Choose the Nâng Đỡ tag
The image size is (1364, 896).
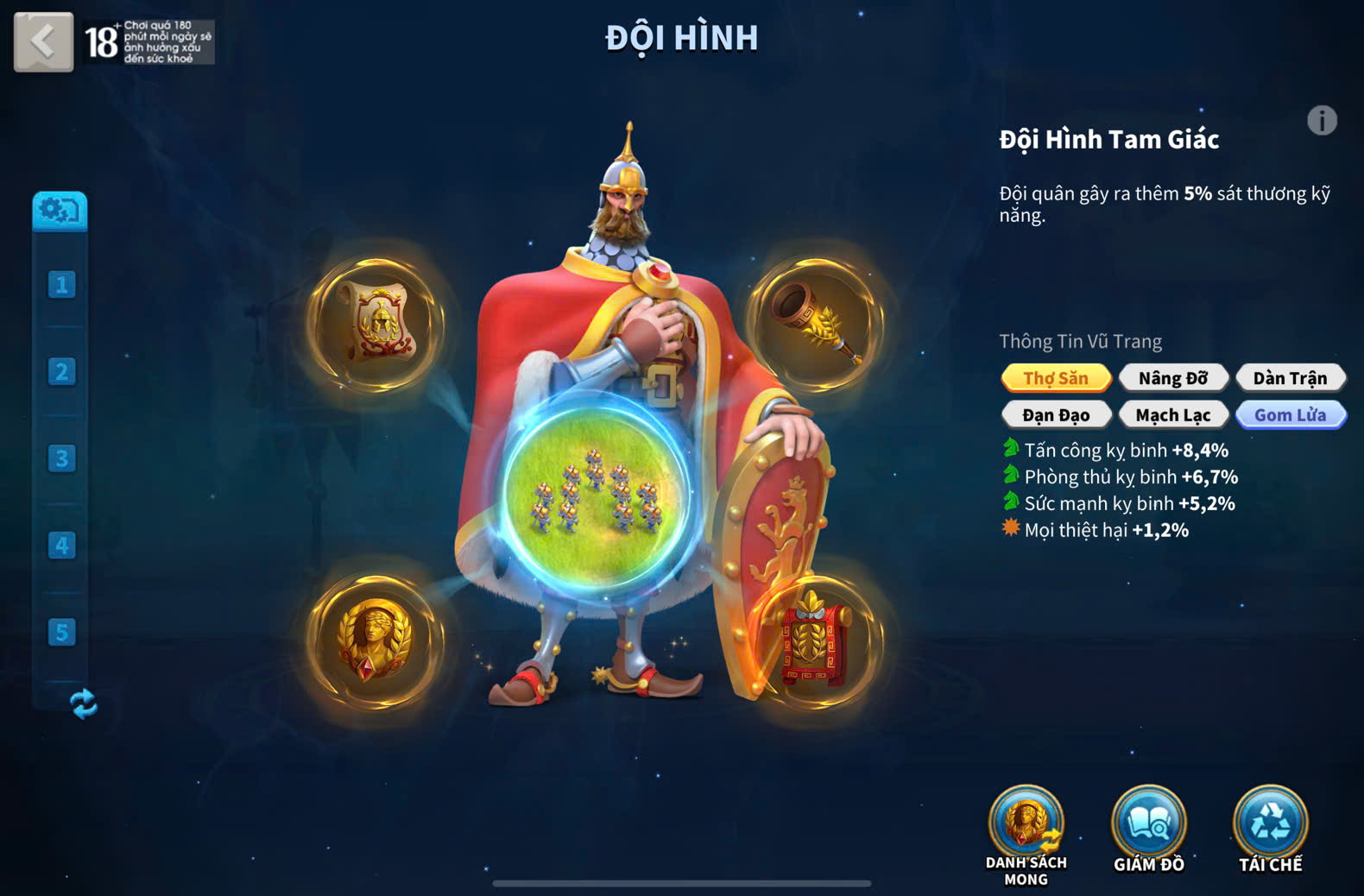tap(1172, 378)
